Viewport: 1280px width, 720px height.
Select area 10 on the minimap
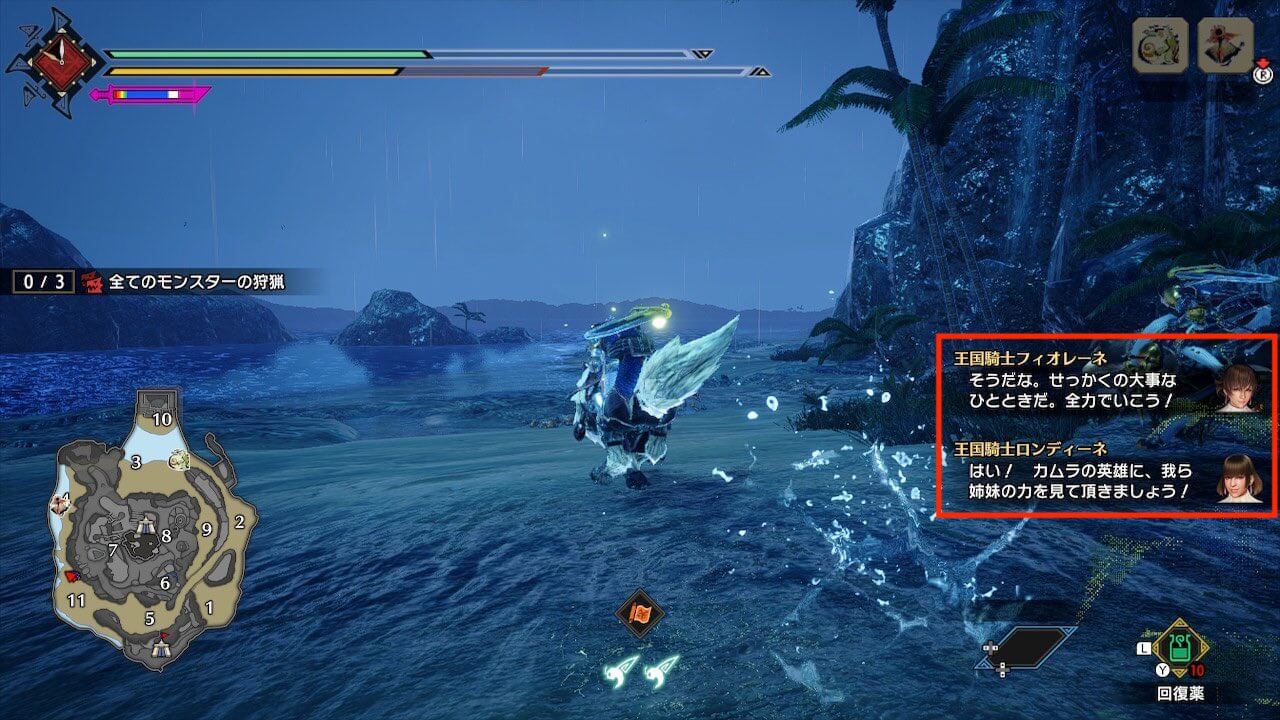161,419
